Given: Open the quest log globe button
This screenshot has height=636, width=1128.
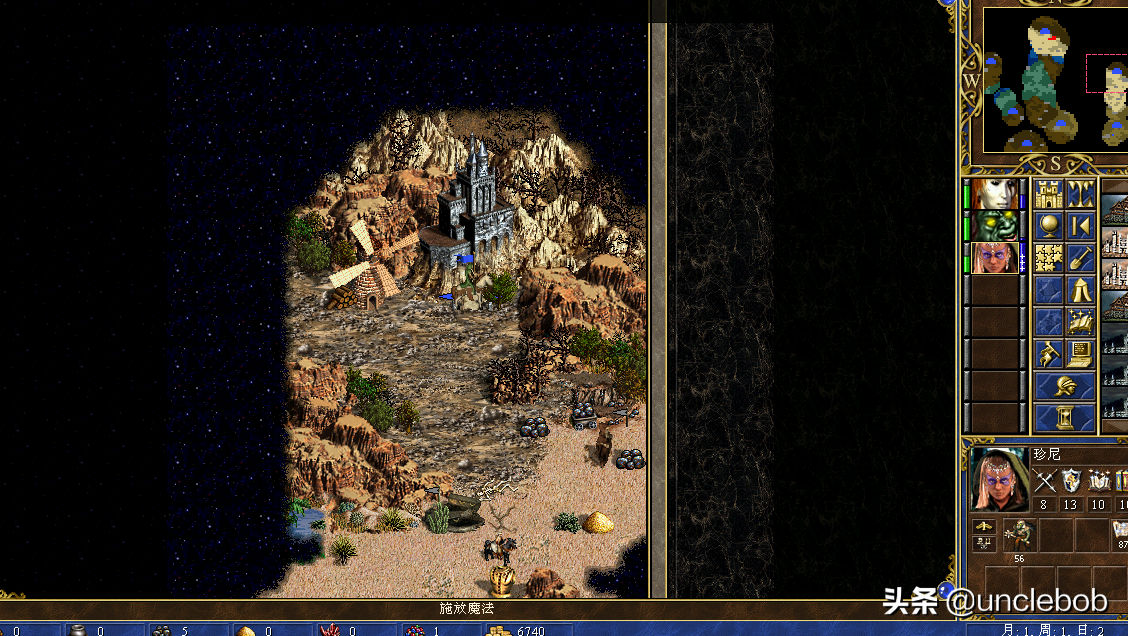Looking at the screenshot, I should tap(1049, 226).
